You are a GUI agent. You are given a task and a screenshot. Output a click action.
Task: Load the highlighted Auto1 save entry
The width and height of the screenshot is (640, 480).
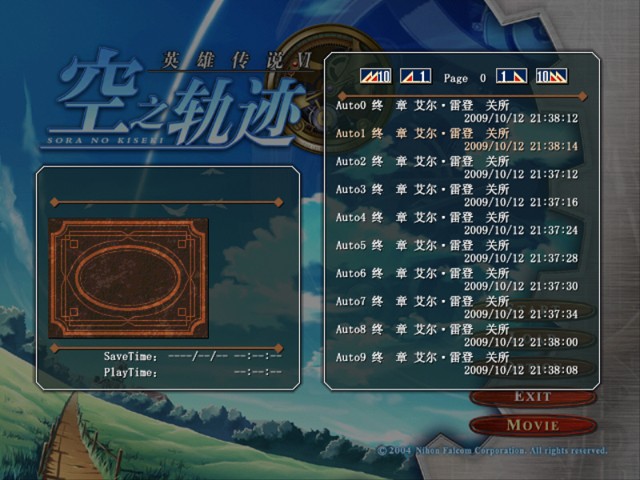tap(456, 139)
